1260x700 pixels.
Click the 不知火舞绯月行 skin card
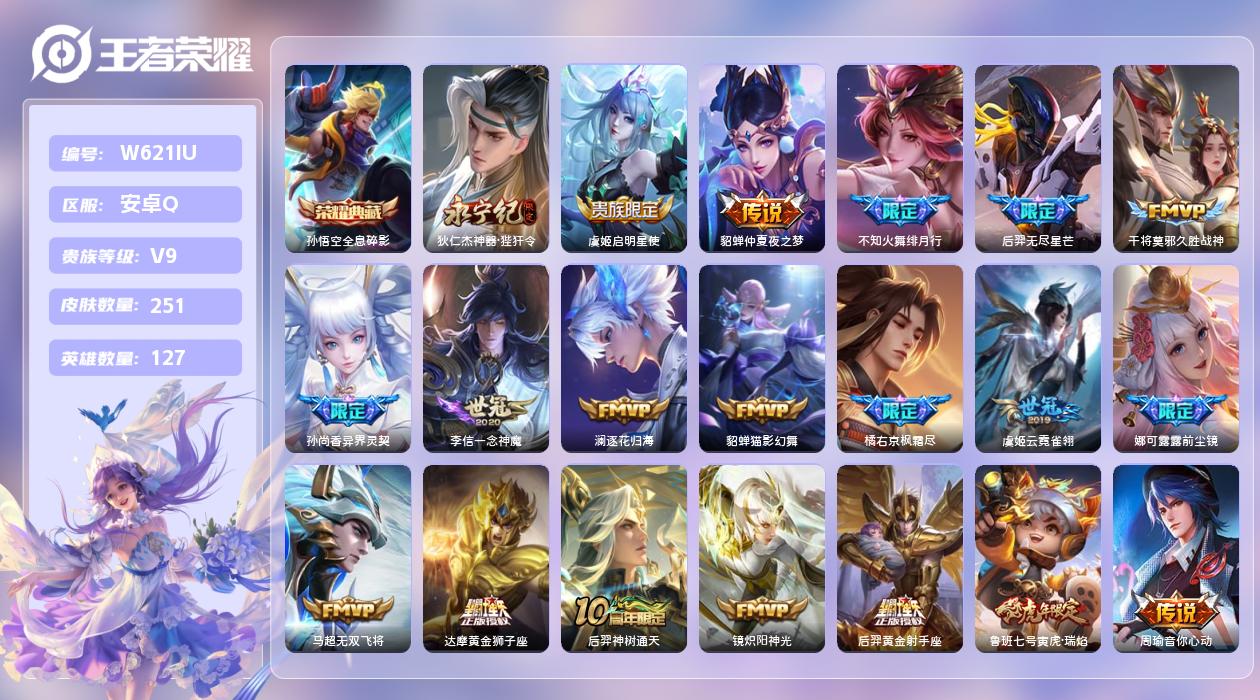(x=900, y=158)
